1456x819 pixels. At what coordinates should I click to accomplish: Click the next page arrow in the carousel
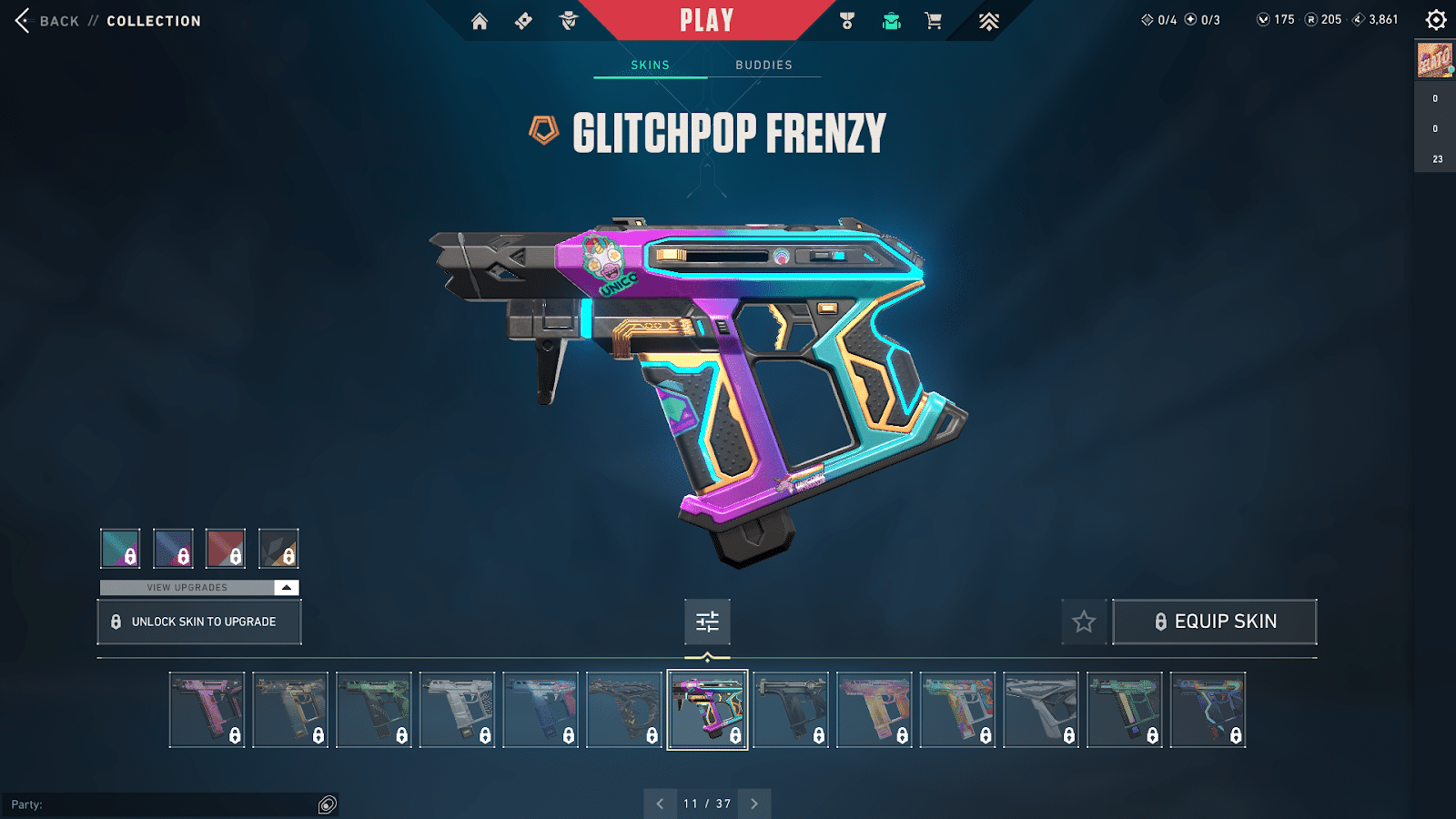coord(753,804)
